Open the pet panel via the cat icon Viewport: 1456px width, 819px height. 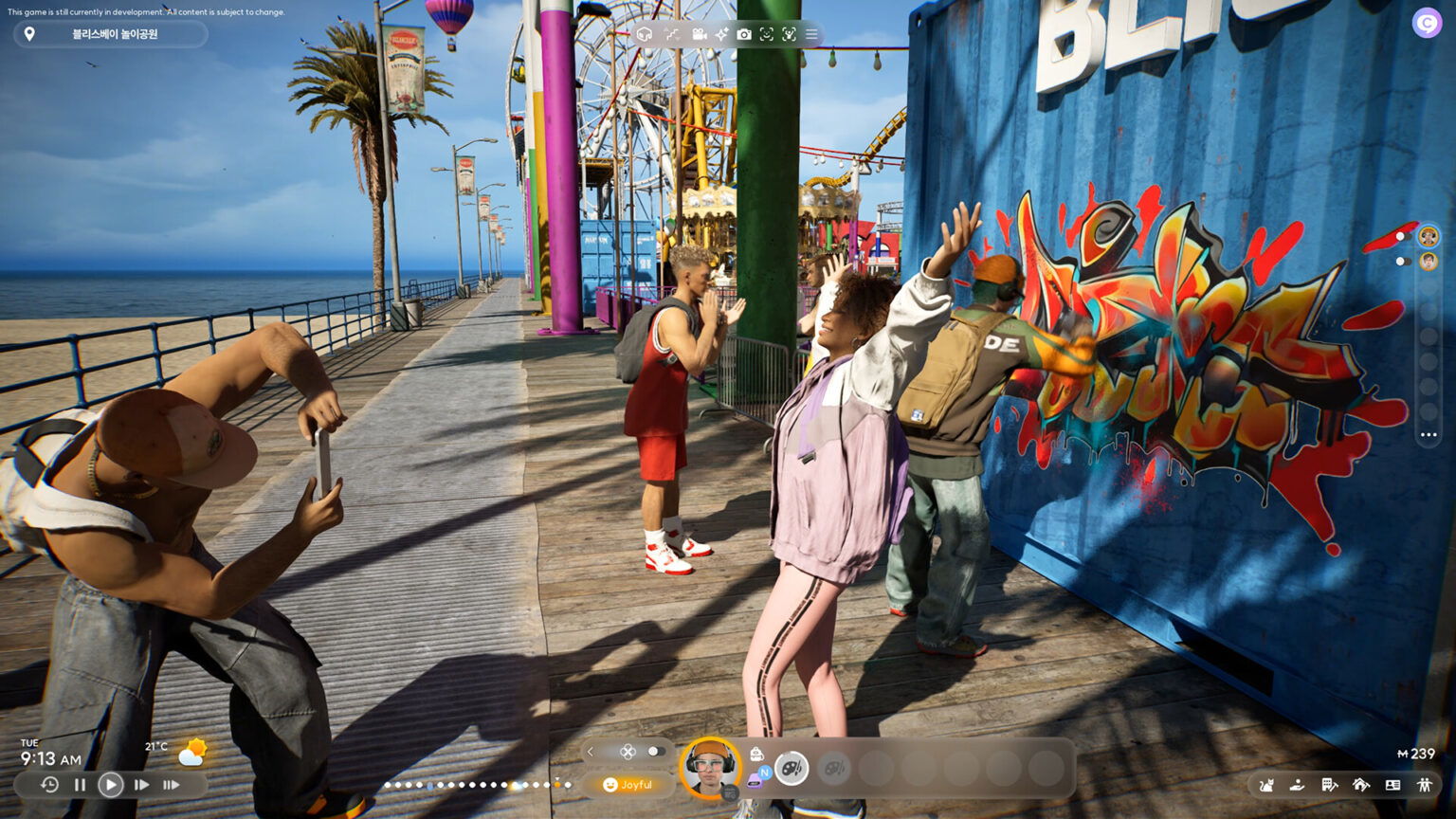tap(1266, 785)
